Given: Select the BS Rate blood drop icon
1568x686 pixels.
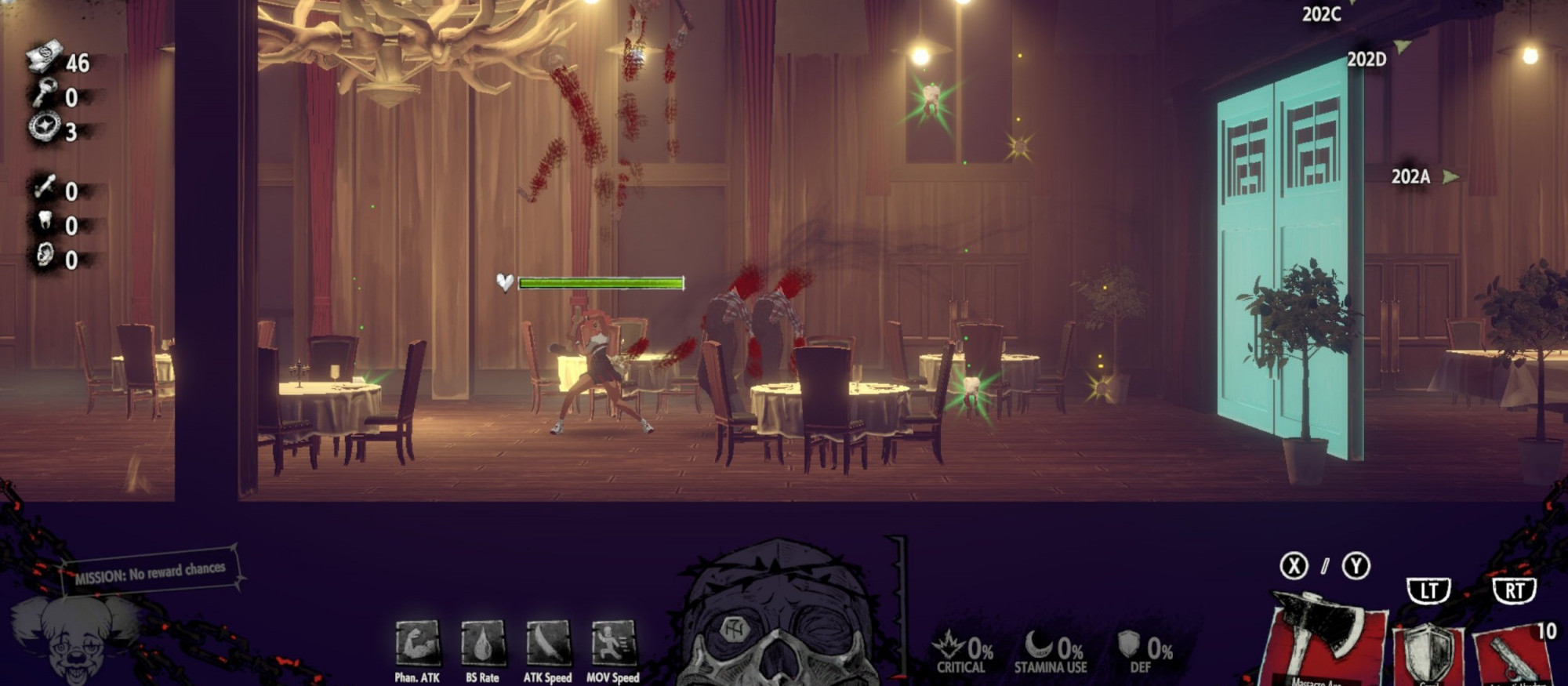Looking at the screenshot, I should tap(482, 644).
